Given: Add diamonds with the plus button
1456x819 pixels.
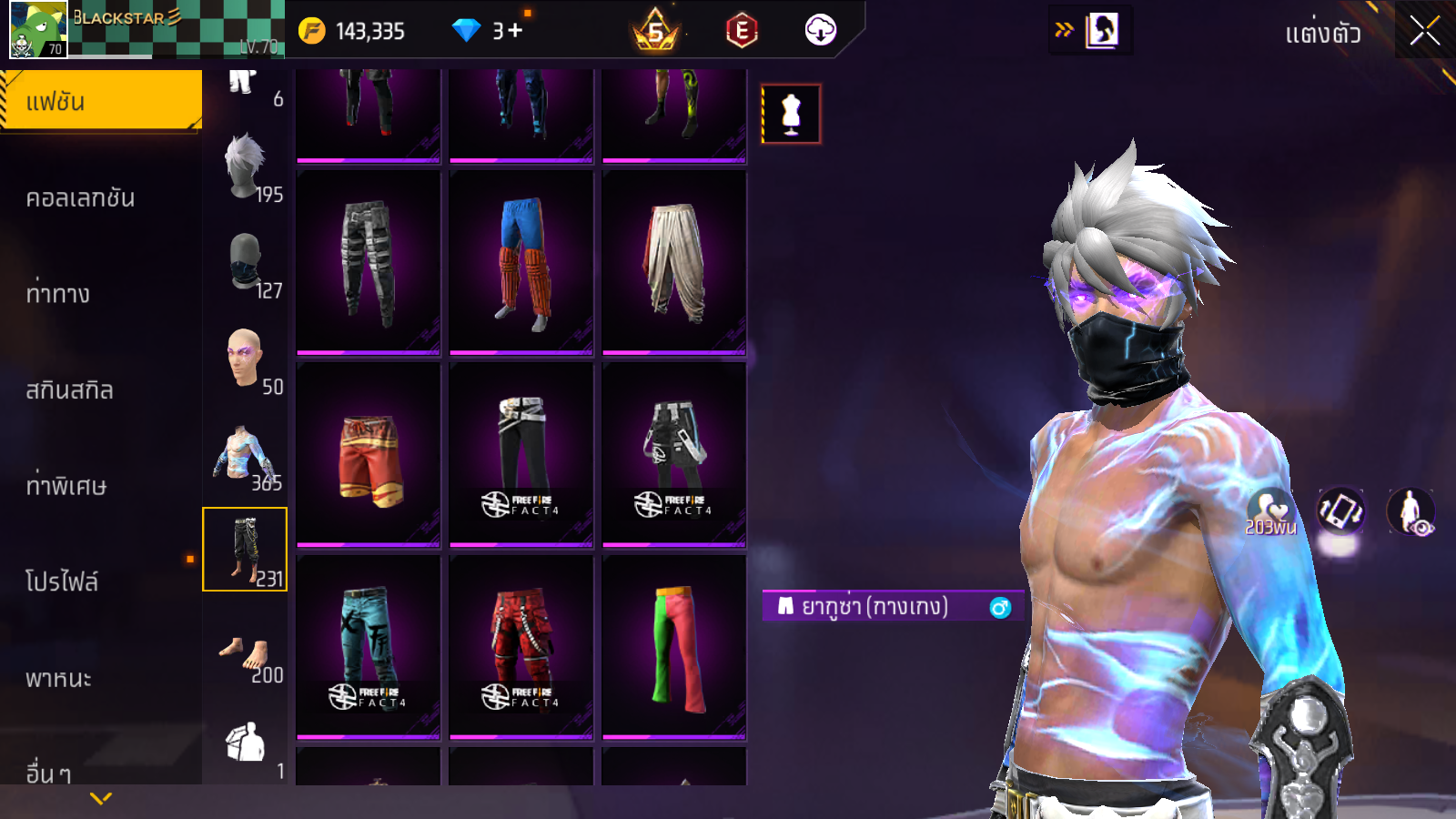Looking at the screenshot, I should 516,31.
